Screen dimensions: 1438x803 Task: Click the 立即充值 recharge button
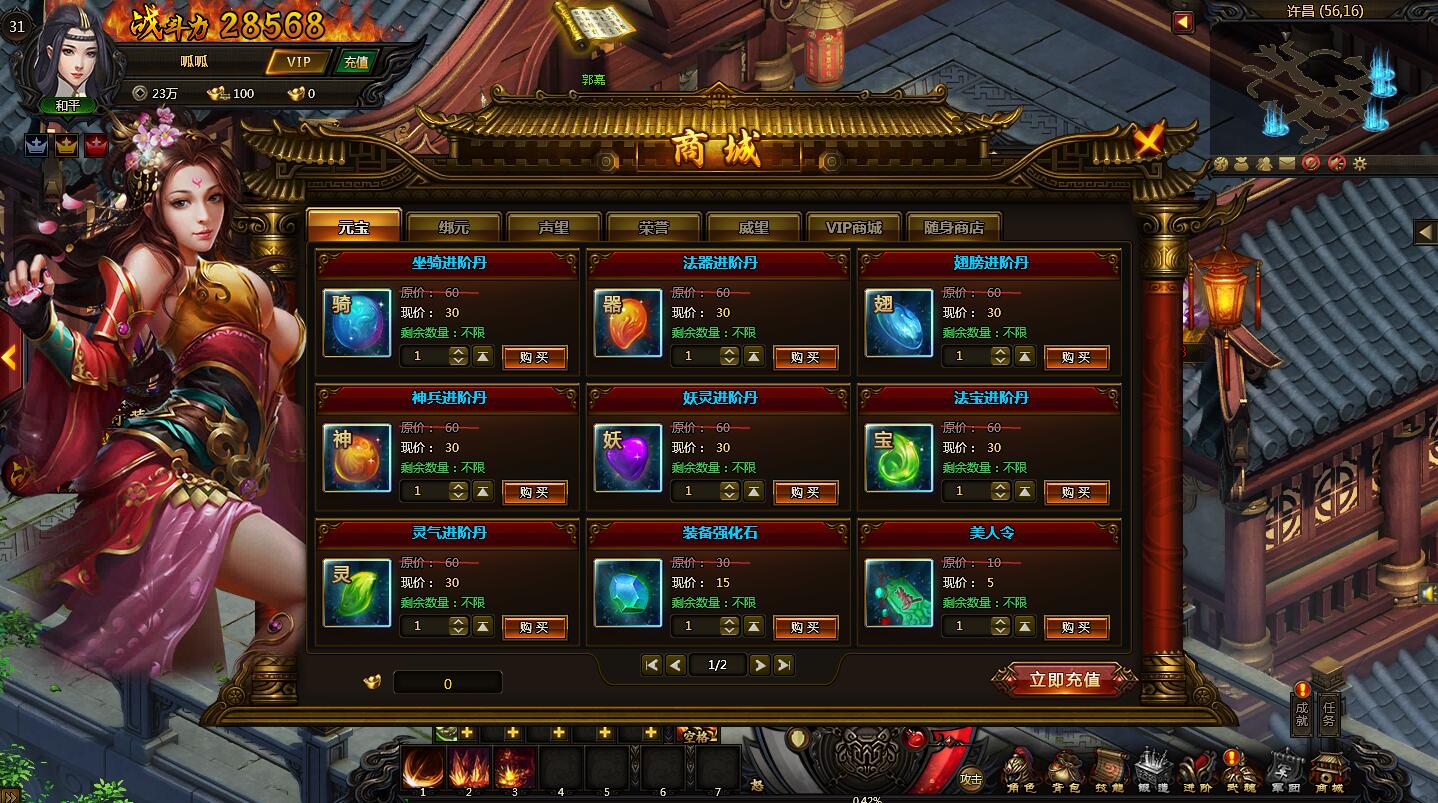point(1064,680)
